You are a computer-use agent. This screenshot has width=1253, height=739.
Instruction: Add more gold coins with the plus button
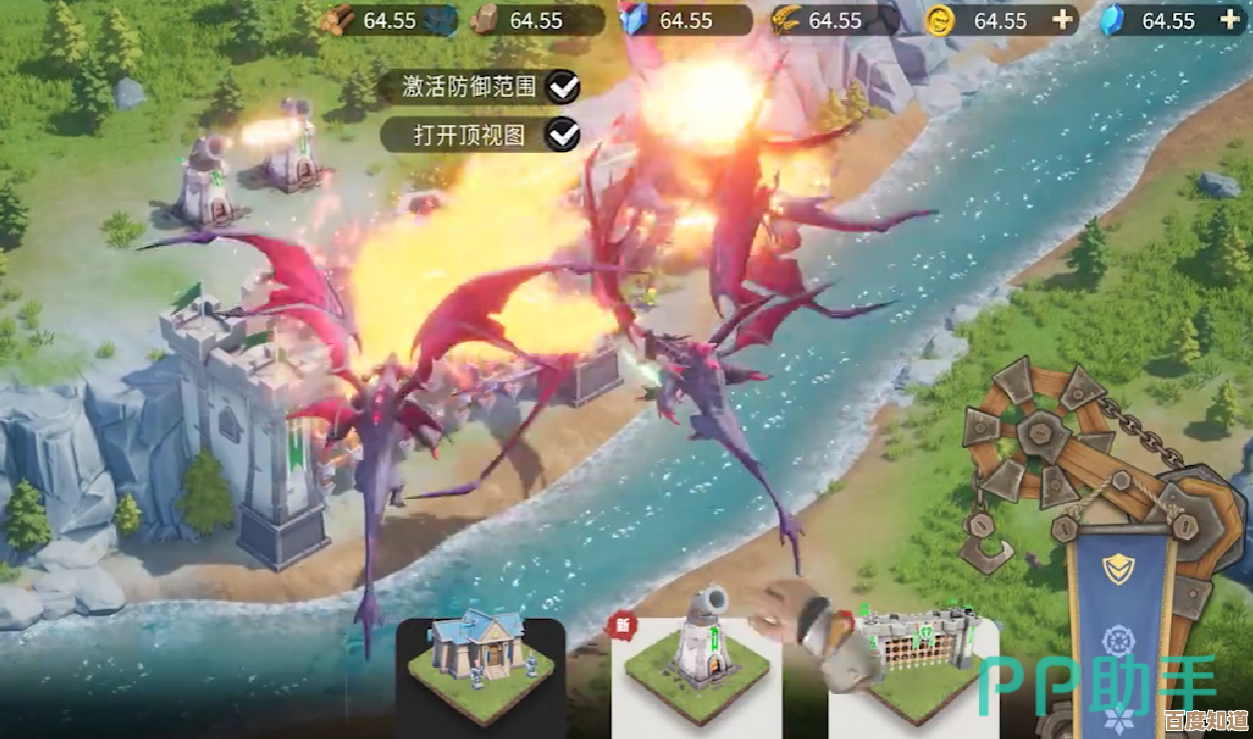click(x=1062, y=20)
